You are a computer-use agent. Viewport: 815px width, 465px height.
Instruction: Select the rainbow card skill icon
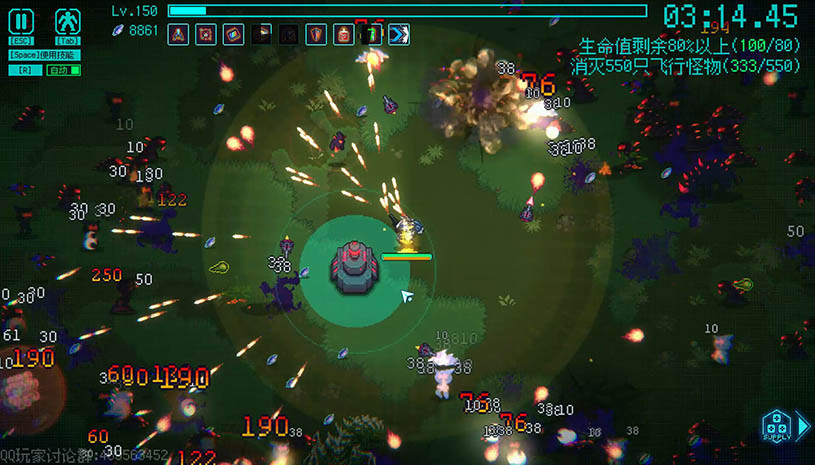point(233,34)
